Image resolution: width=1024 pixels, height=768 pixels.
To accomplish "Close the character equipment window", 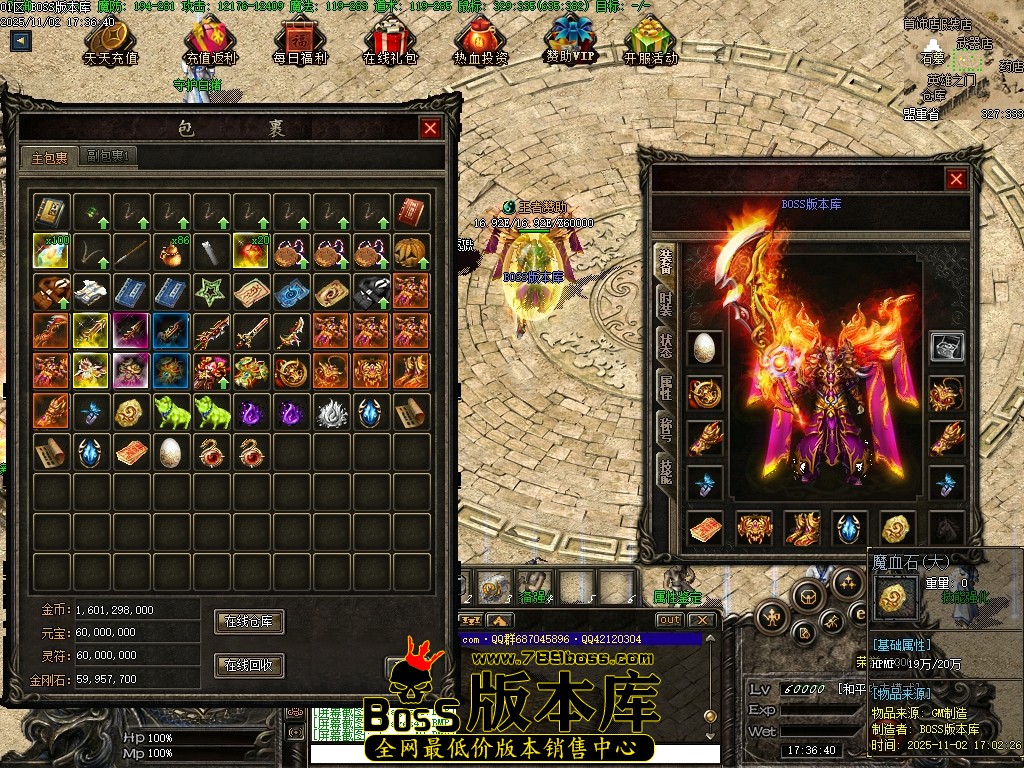I will (956, 179).
